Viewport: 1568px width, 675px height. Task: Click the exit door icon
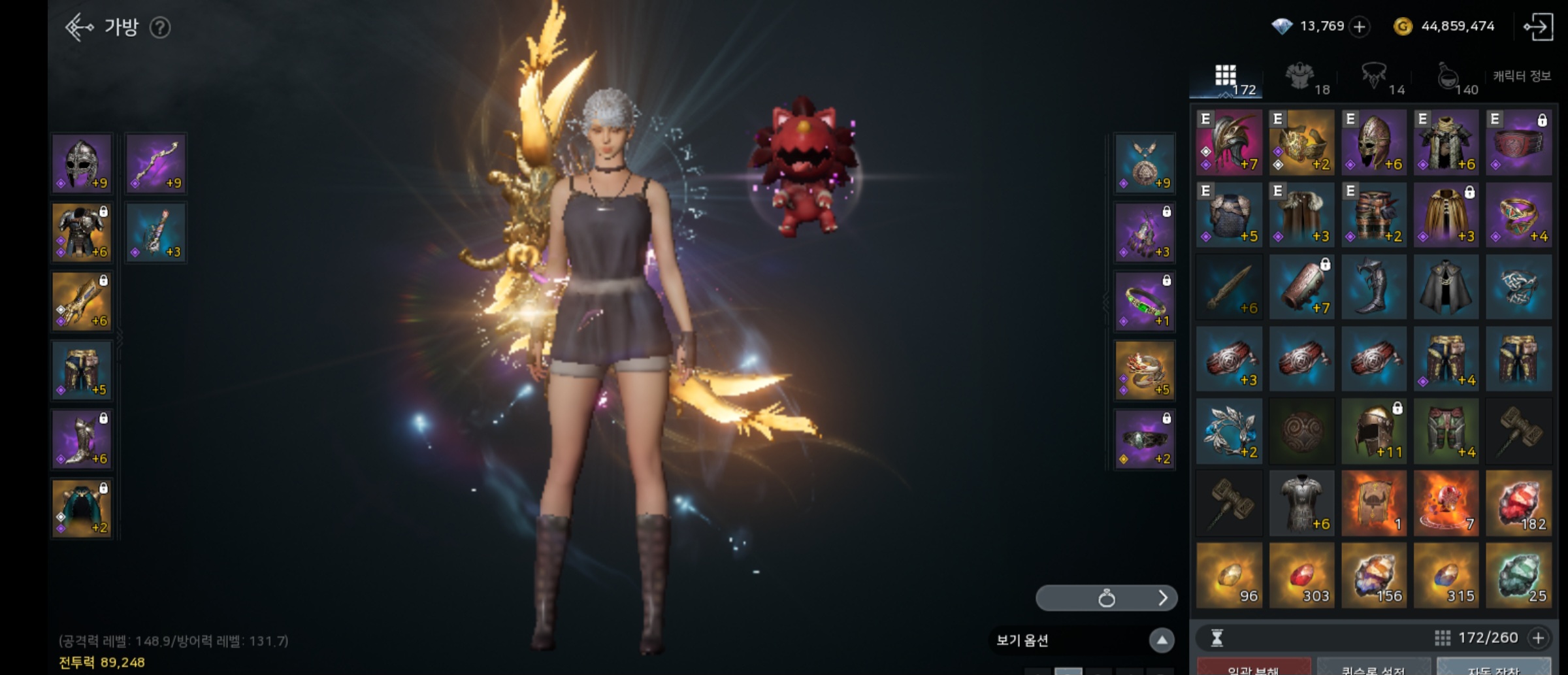[1538, 27]
